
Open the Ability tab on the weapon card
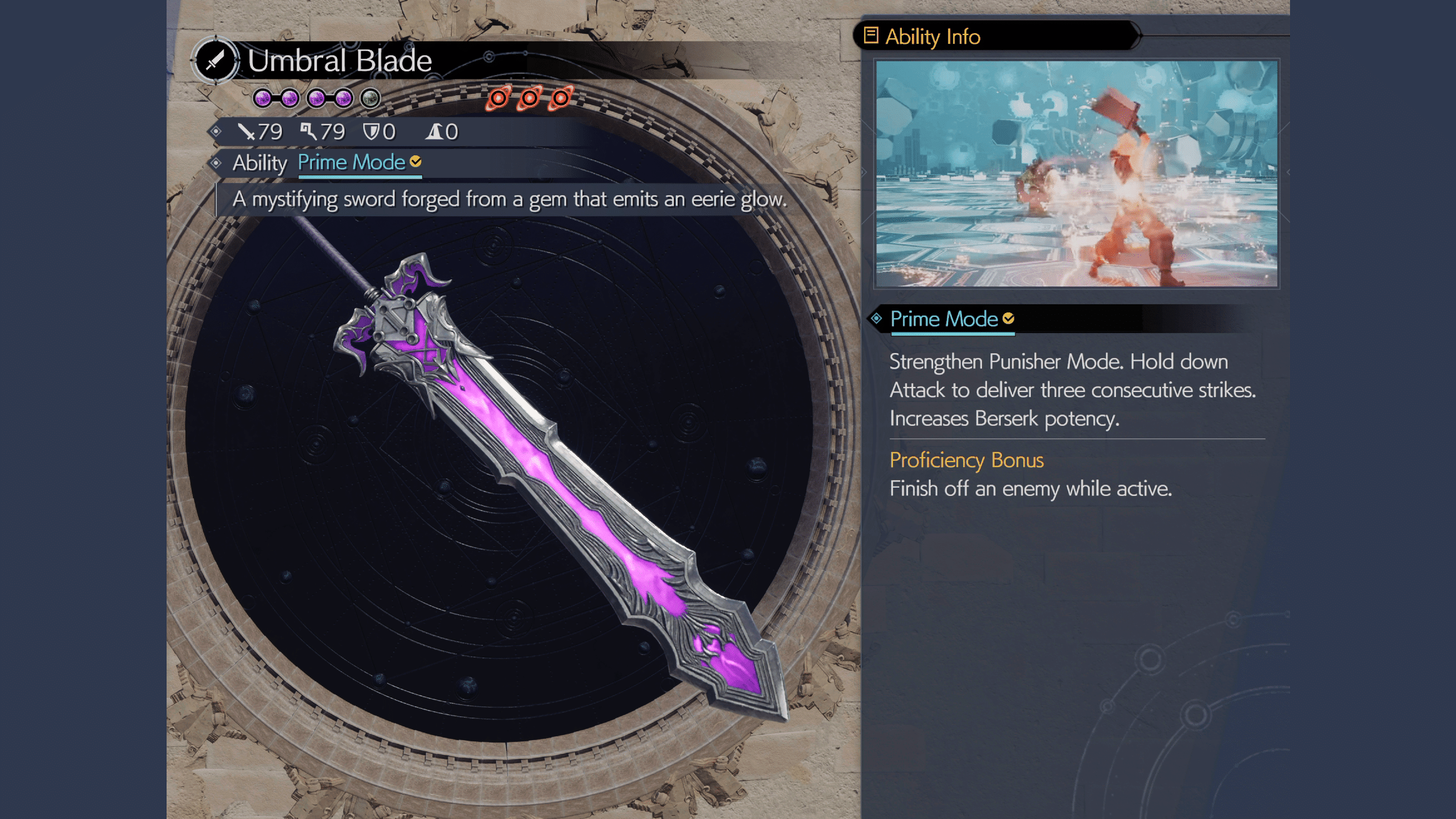click(259, 163)
